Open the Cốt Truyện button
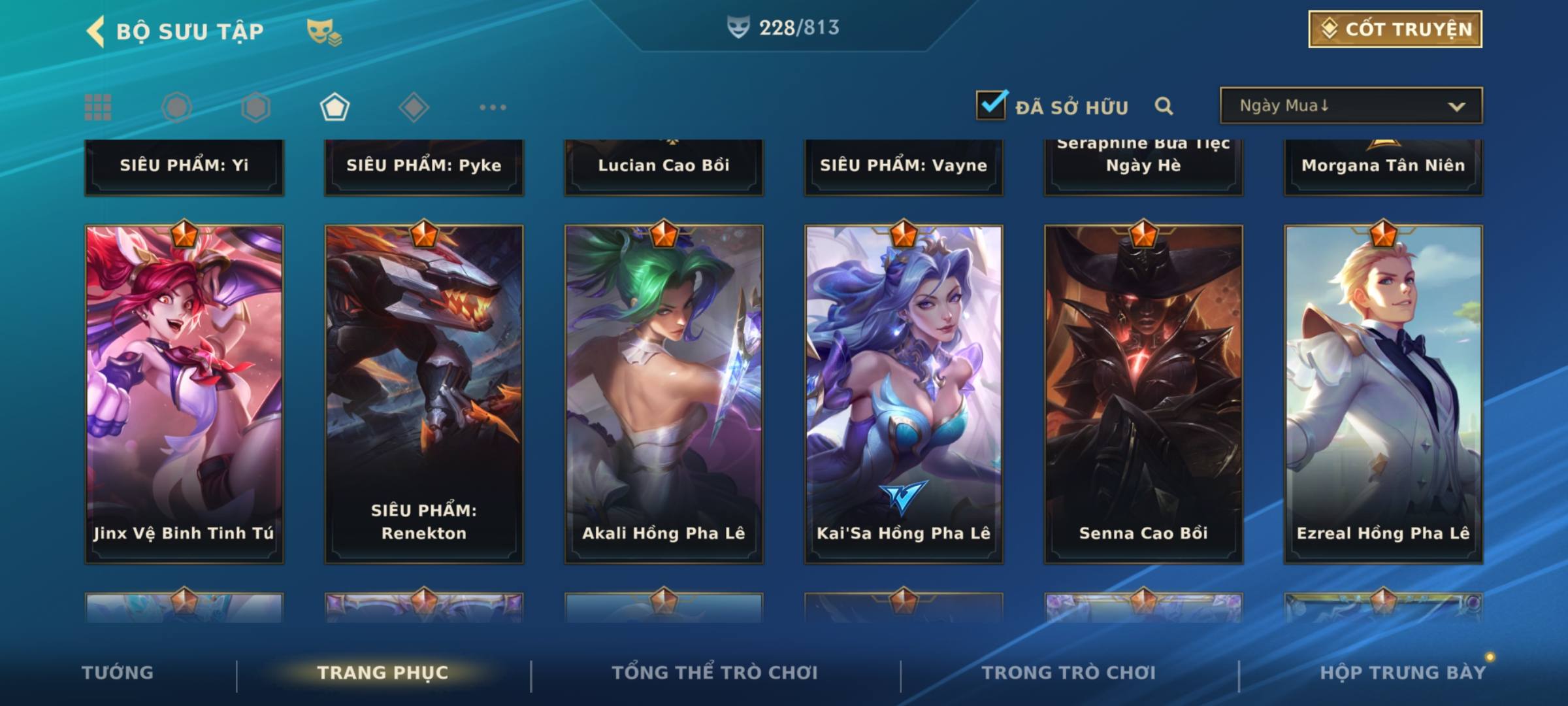Viewport: 1568px width, 706px height. click(1395, 29)
